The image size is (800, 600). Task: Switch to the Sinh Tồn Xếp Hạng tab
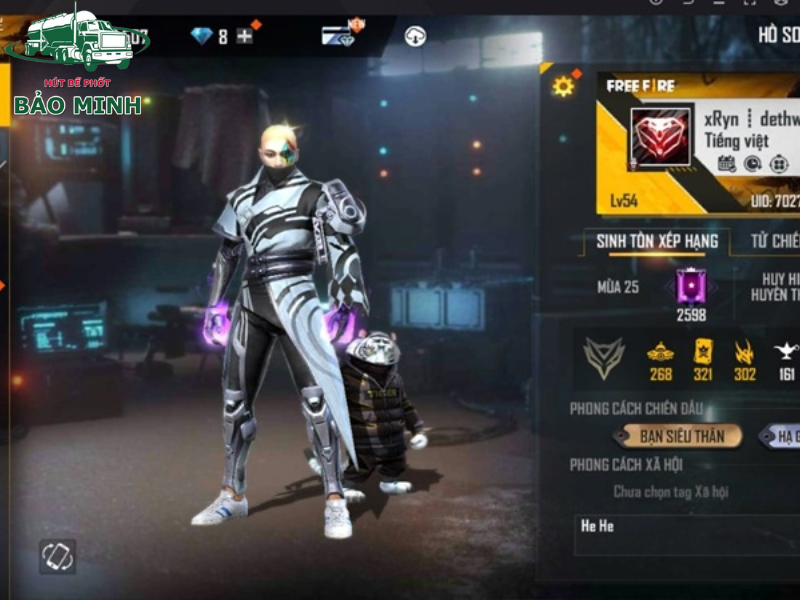click(x=651, y=241)
